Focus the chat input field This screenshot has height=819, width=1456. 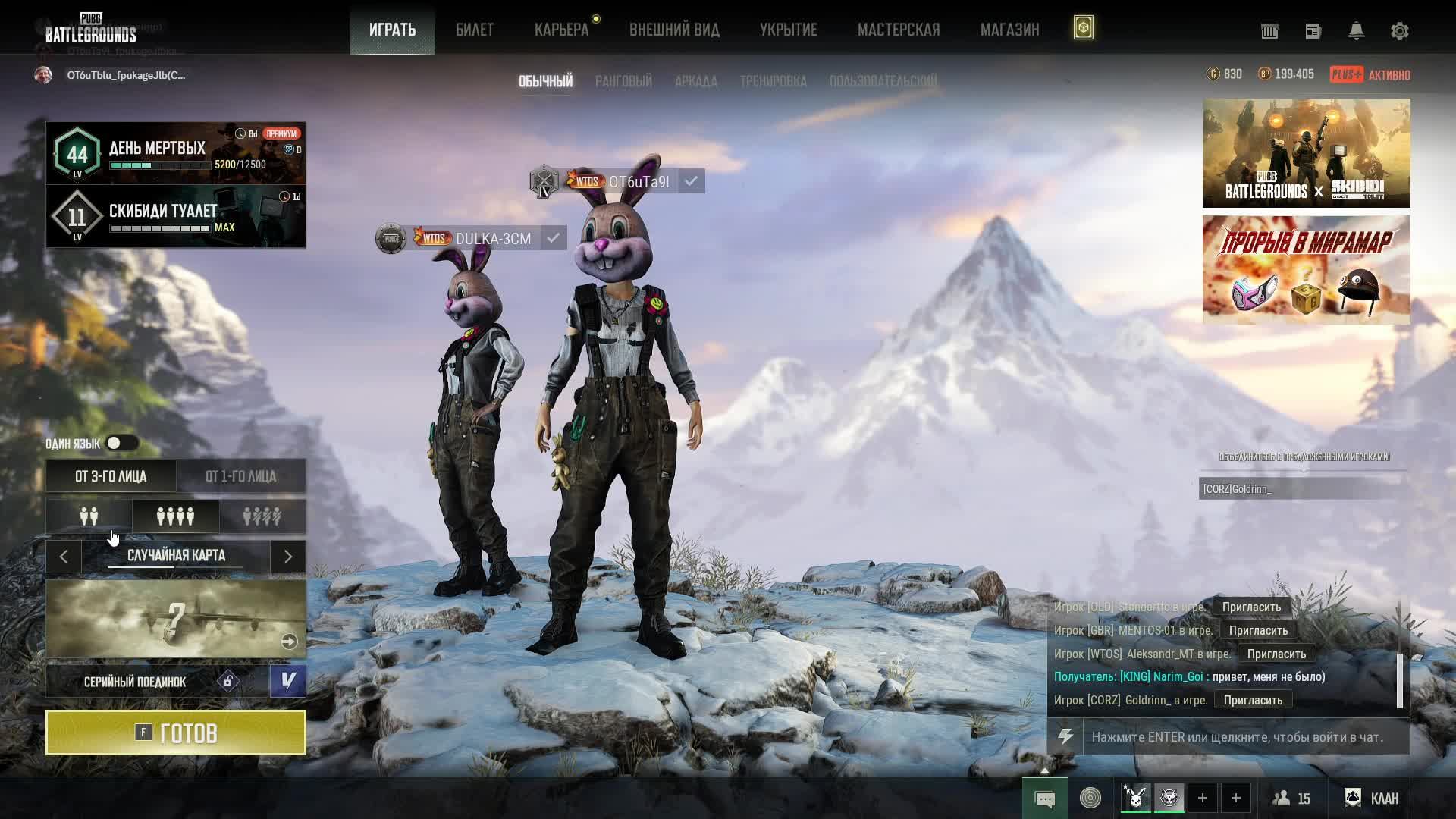tap(1244, 737)
